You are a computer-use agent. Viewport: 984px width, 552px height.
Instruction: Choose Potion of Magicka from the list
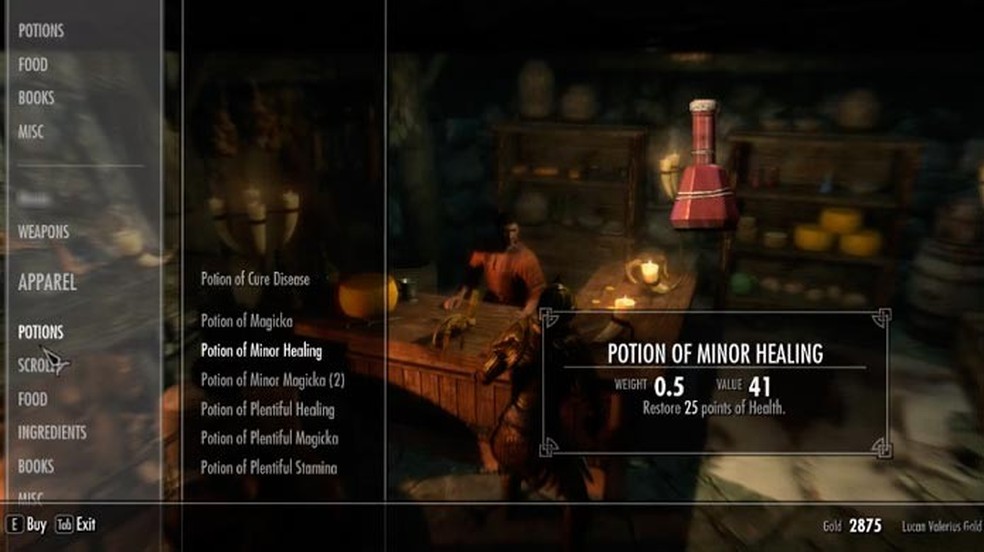pos(245,321)
